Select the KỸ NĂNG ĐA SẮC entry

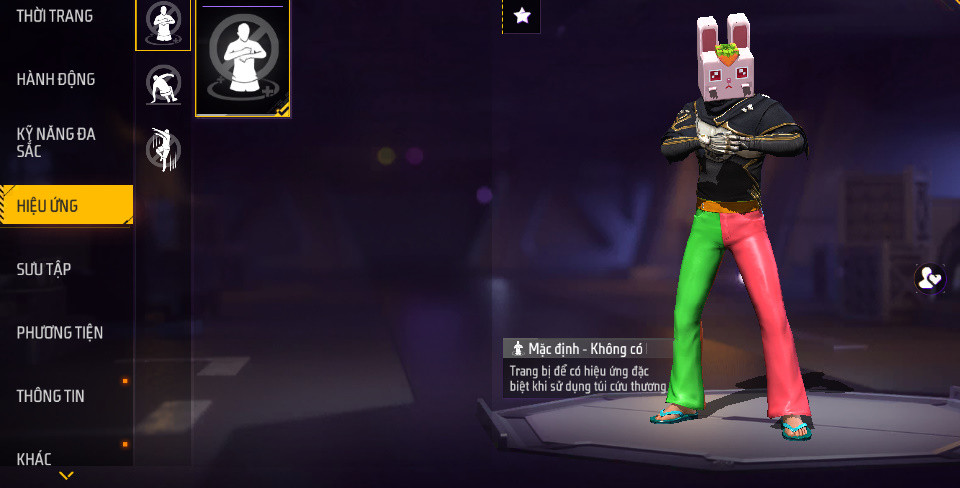coord(56,142)
